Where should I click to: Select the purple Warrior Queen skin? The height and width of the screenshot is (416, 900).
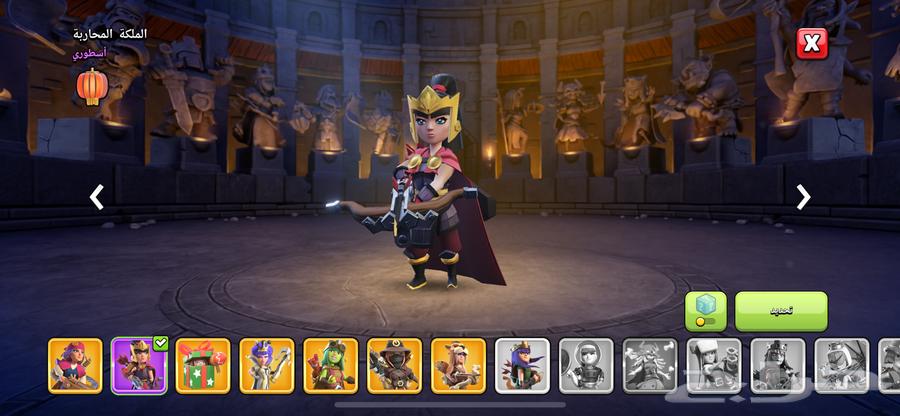(x=139, y=365)
